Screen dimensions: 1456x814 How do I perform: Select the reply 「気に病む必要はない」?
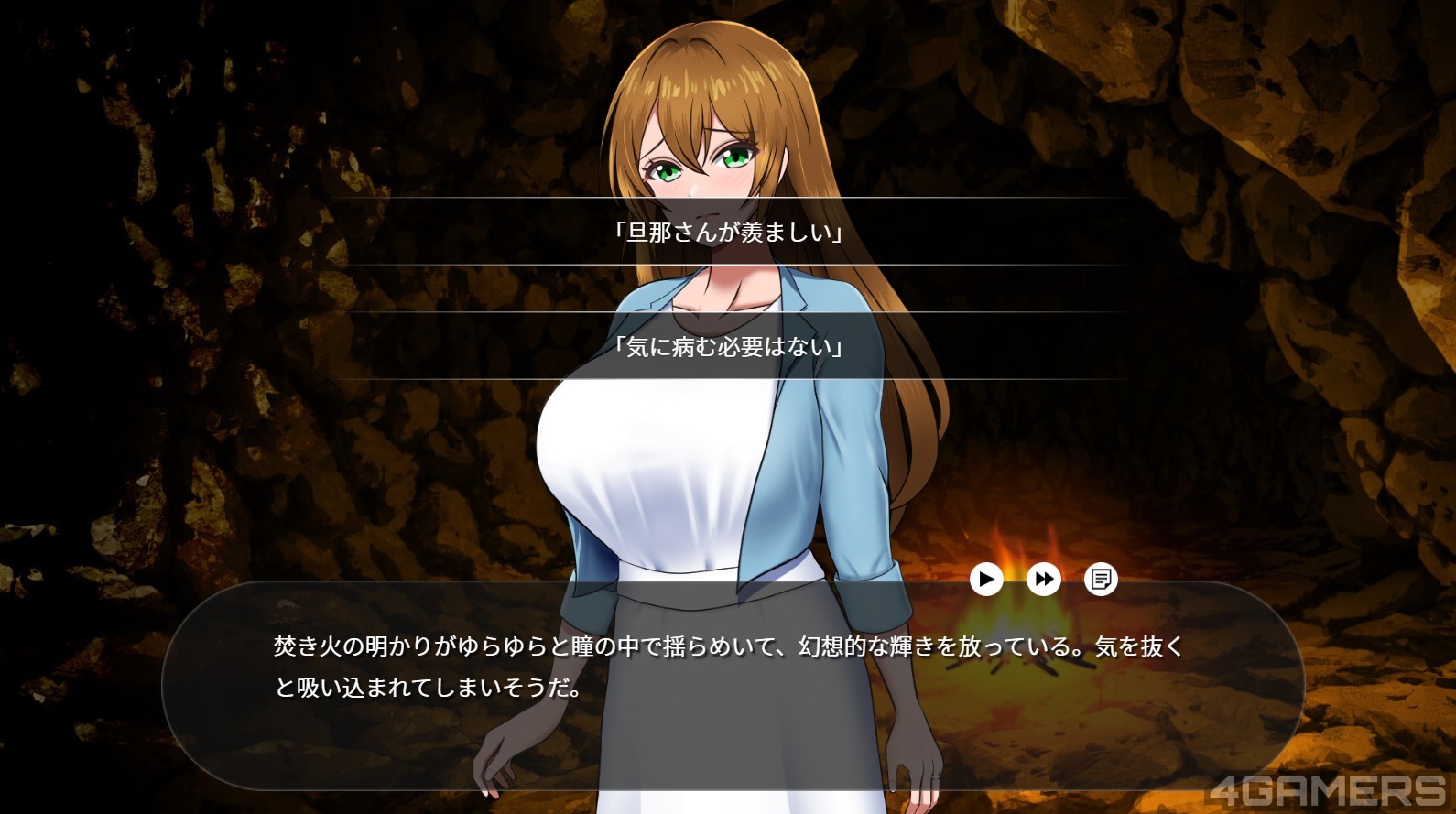tap(728, 346)
